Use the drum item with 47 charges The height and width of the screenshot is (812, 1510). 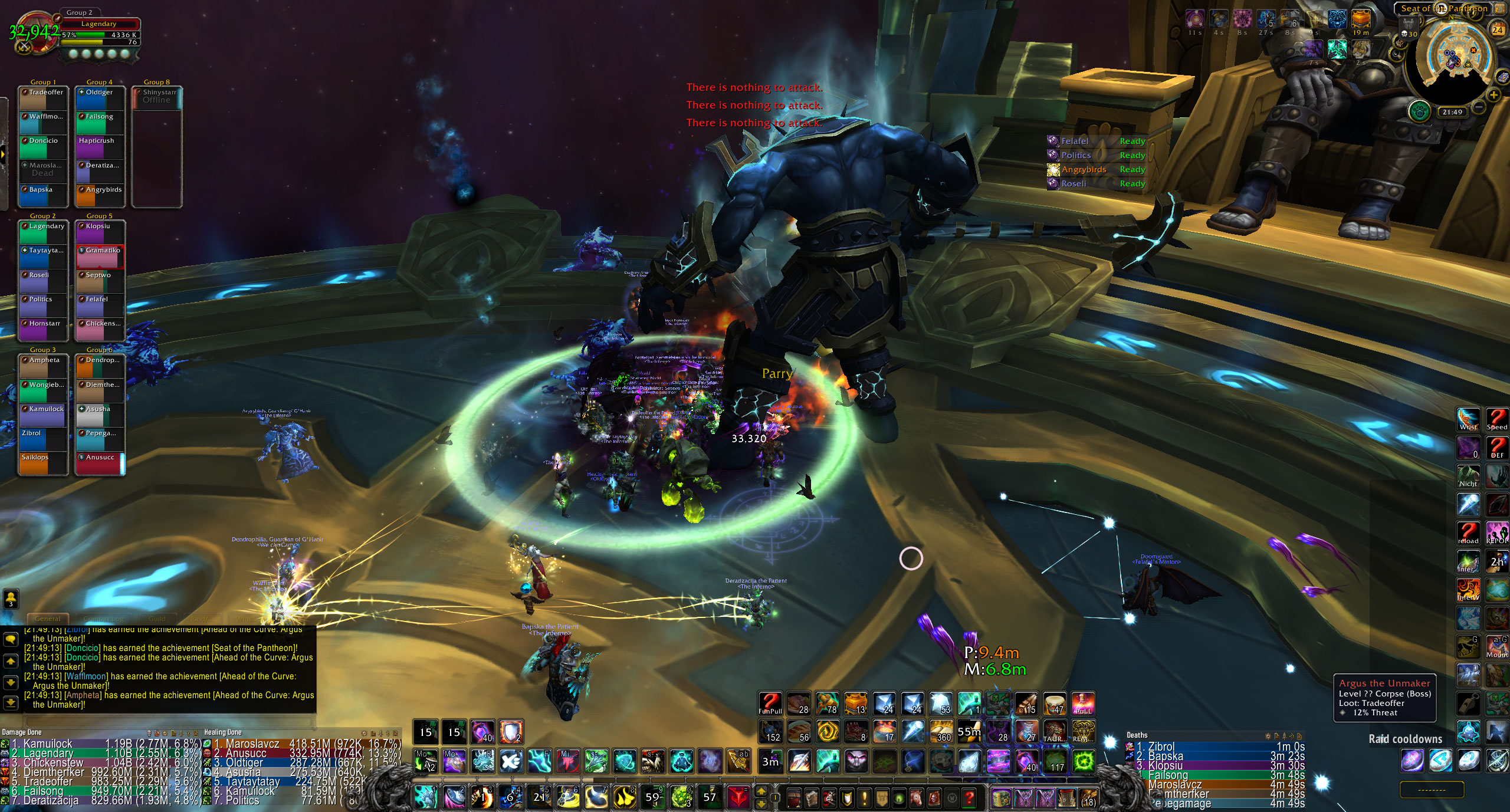click(1055, 703)
